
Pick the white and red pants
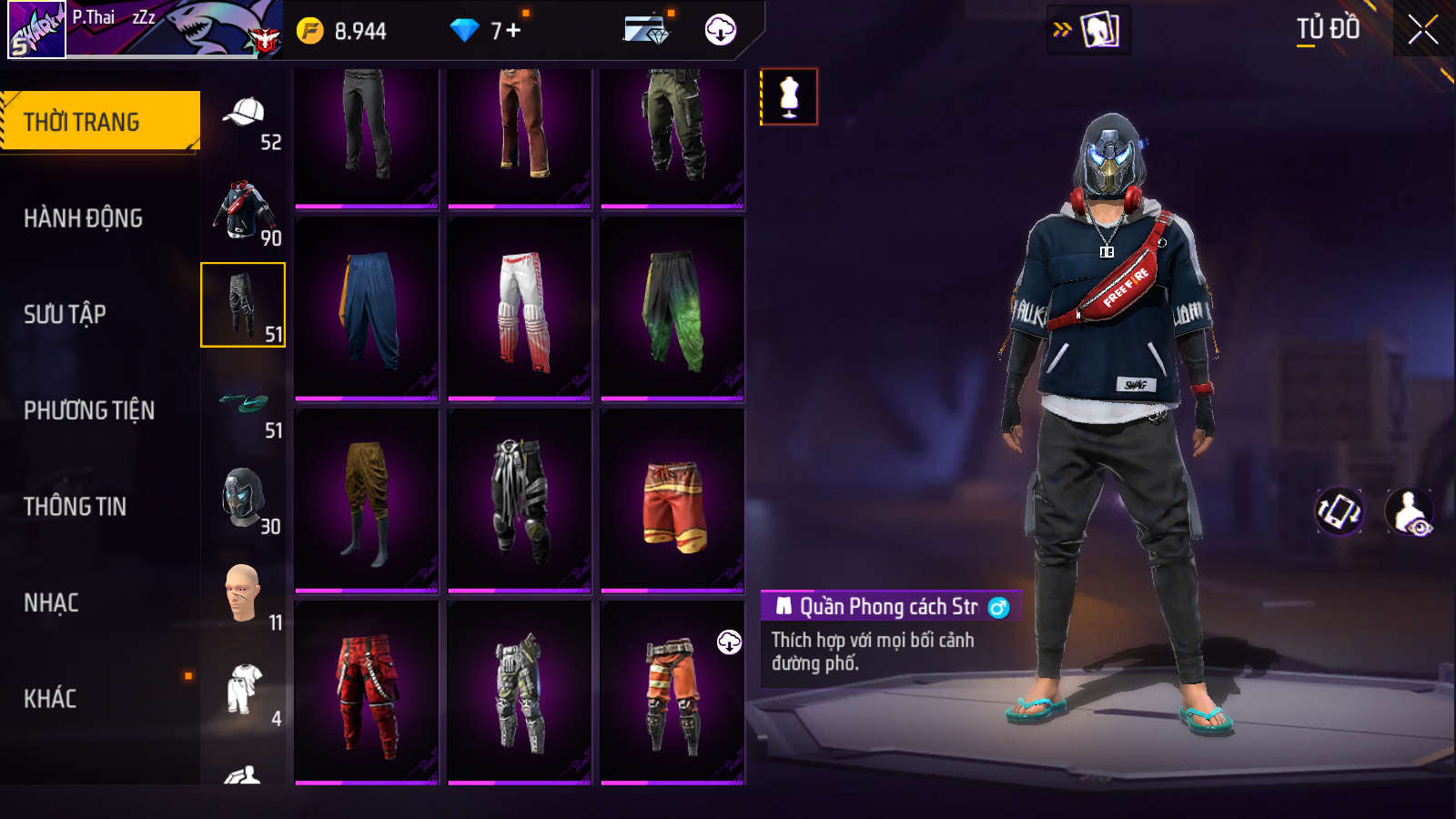coord(520,309)
